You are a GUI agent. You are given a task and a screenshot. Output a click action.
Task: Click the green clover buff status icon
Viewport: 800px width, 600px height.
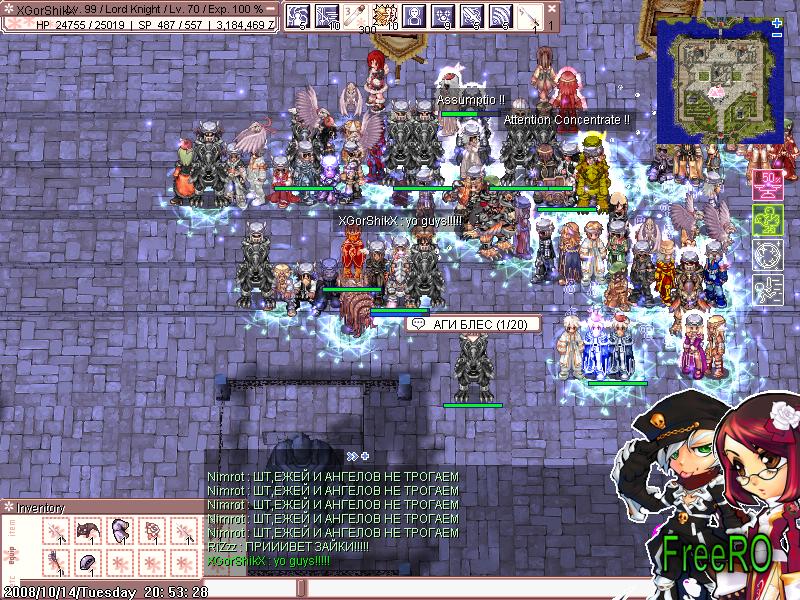pos(768,221)
